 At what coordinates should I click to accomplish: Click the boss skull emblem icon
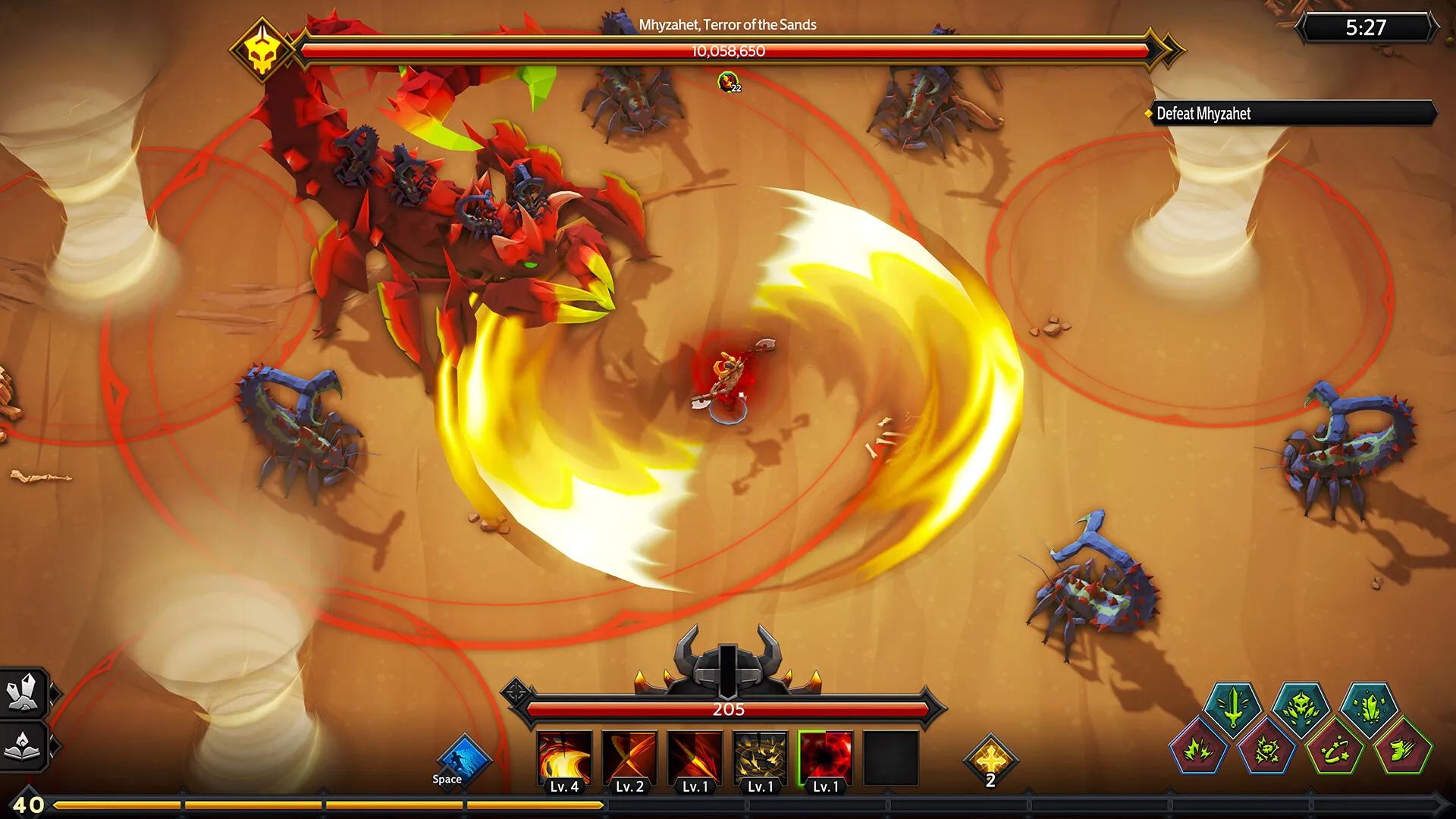coord(262,50)
